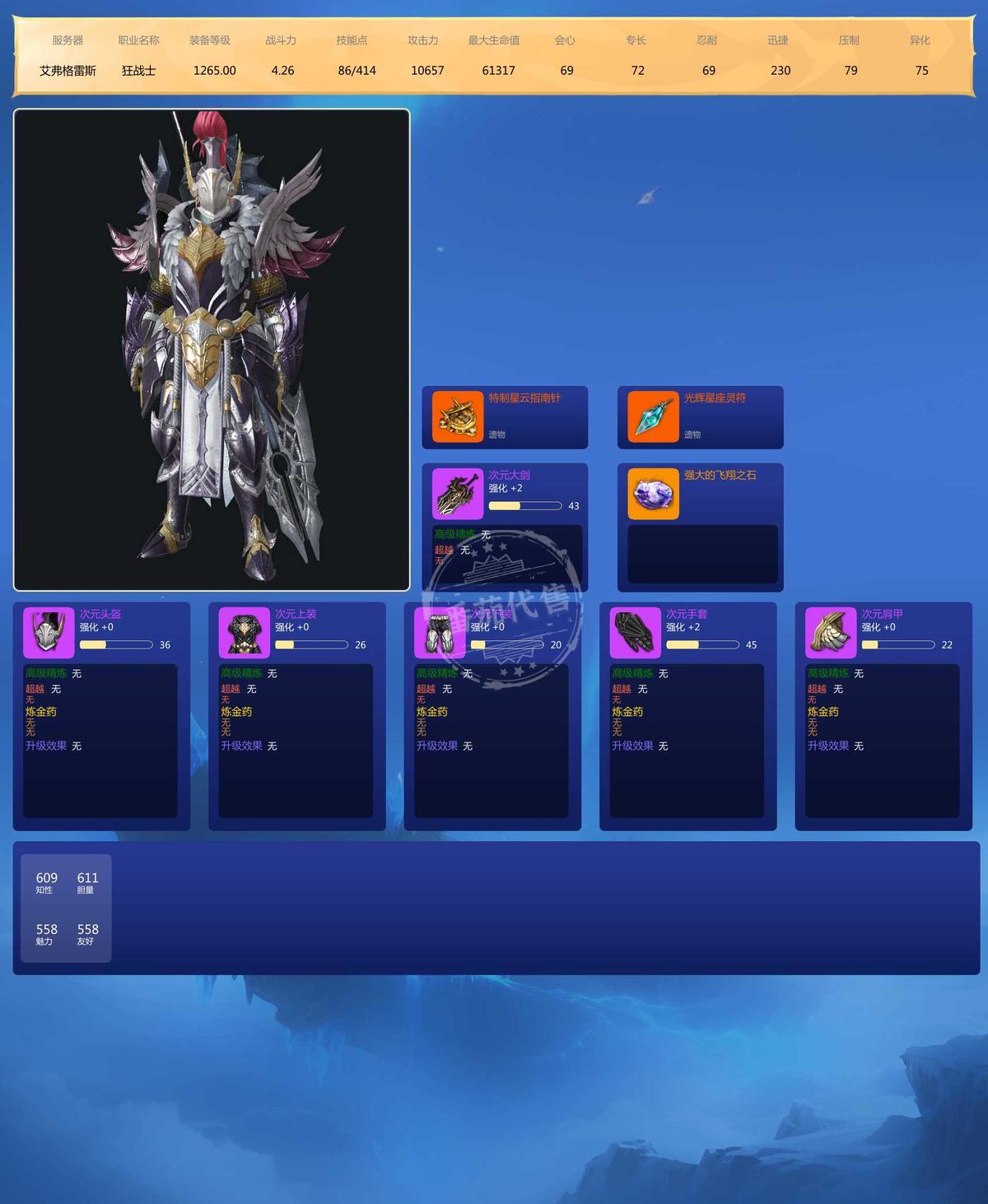This screenshot has width=988, height=1204.
Task: View the berserker character preview image
Action: 212,350
